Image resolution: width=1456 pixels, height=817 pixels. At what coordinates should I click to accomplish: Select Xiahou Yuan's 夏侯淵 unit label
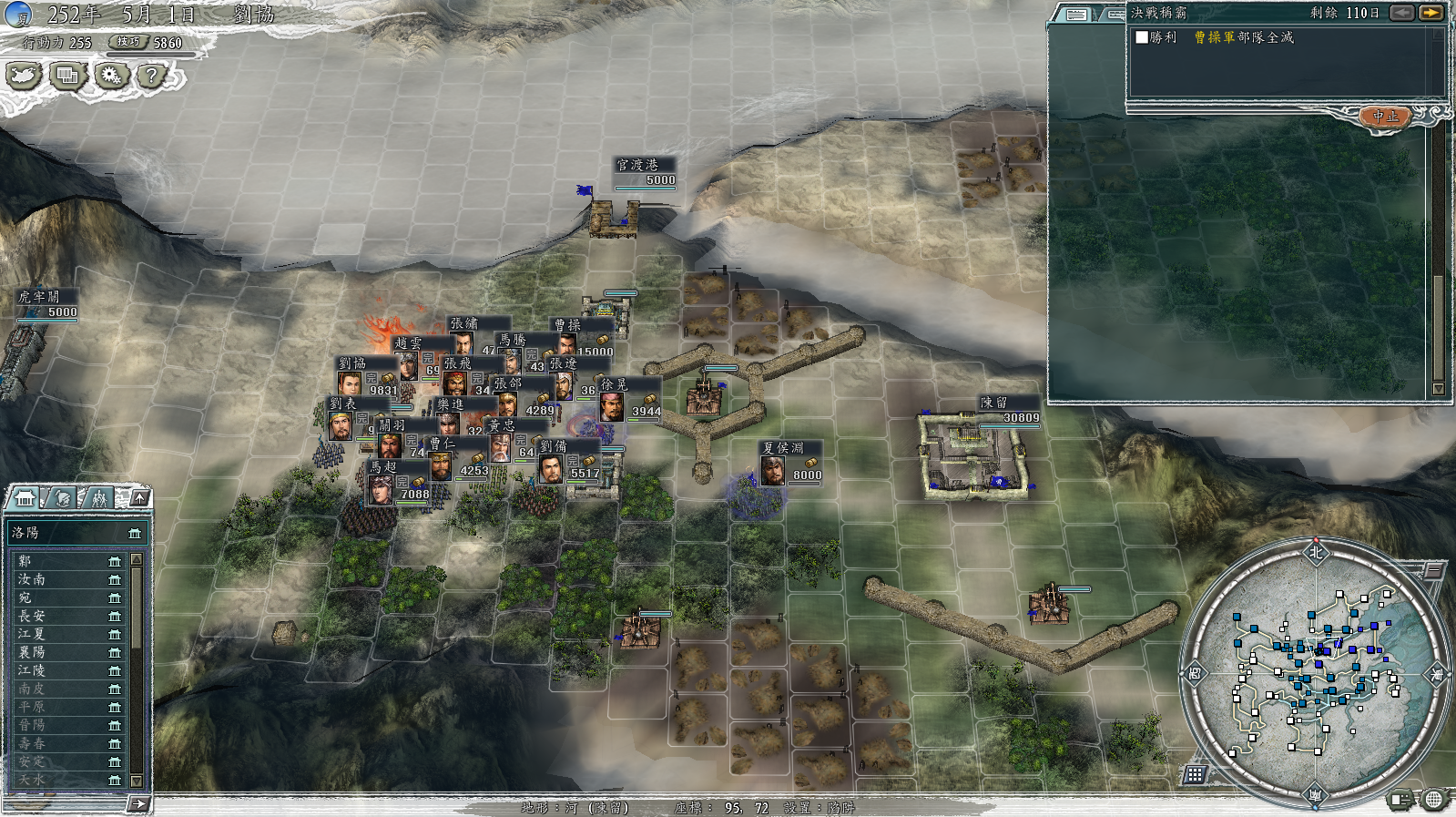[x=790, y=461]
